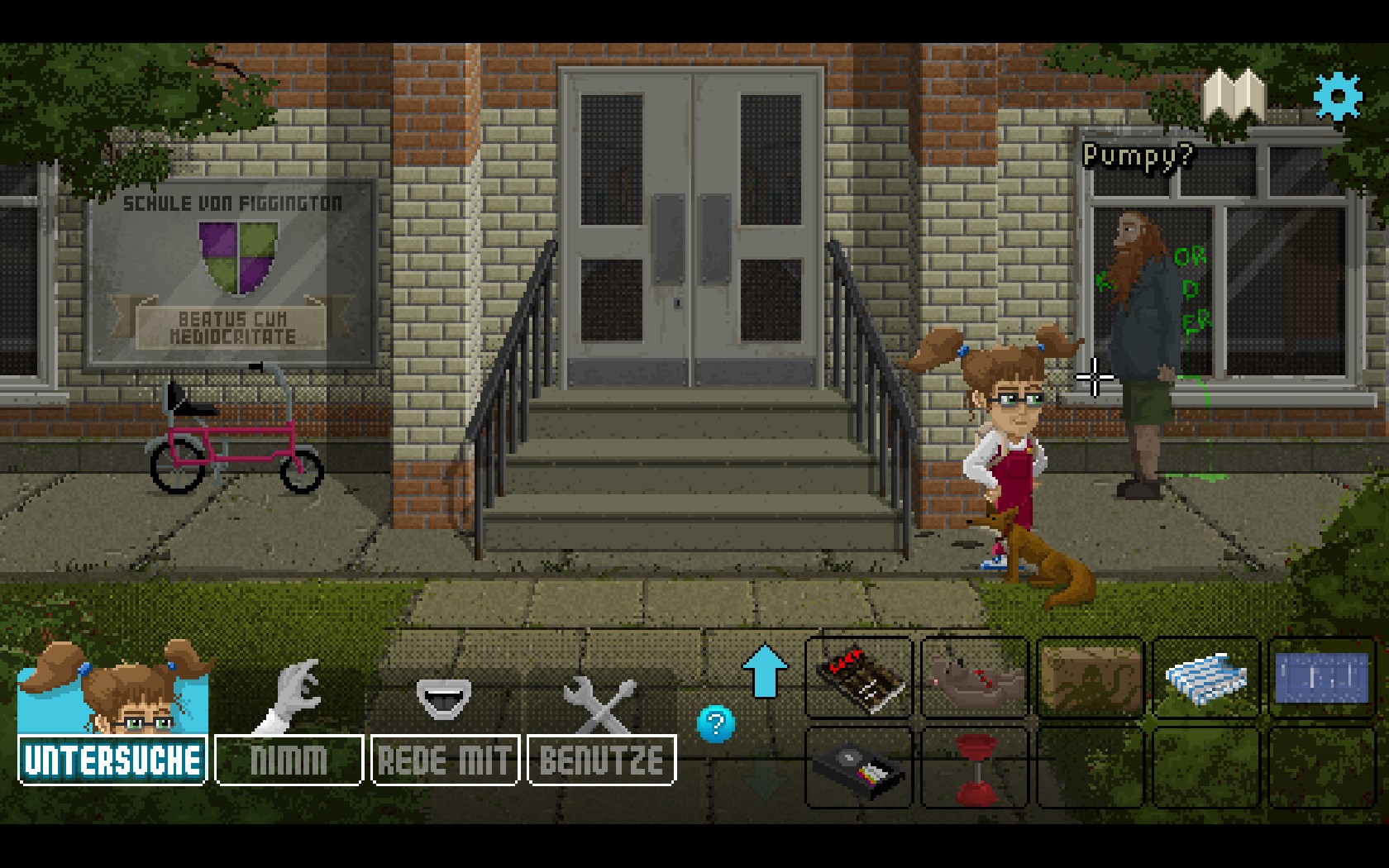1389x868 pixels.
Task: Pick the dead rat inventory slot
Action: 974,678
